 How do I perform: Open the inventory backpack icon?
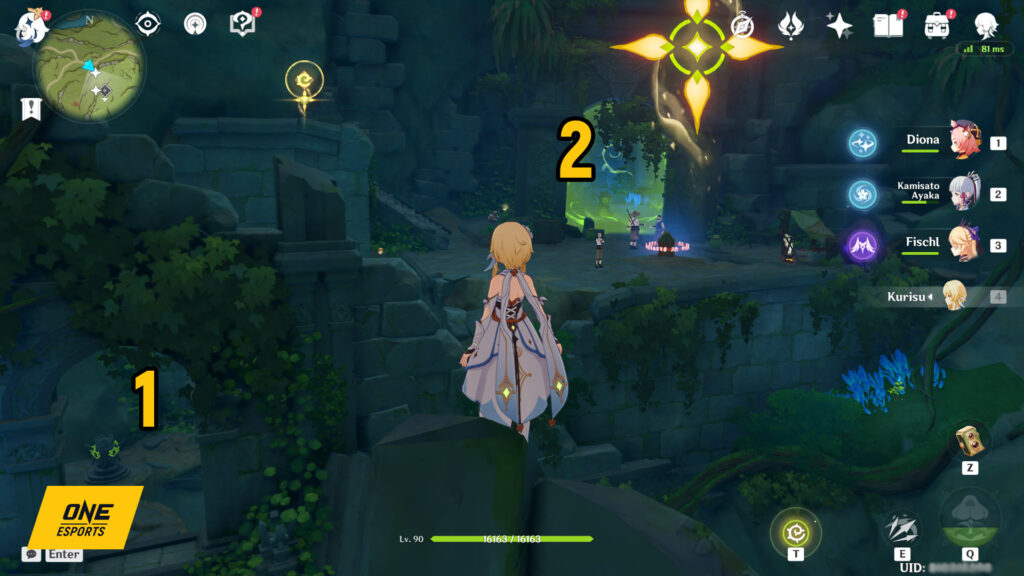click(x=937, y=25)
